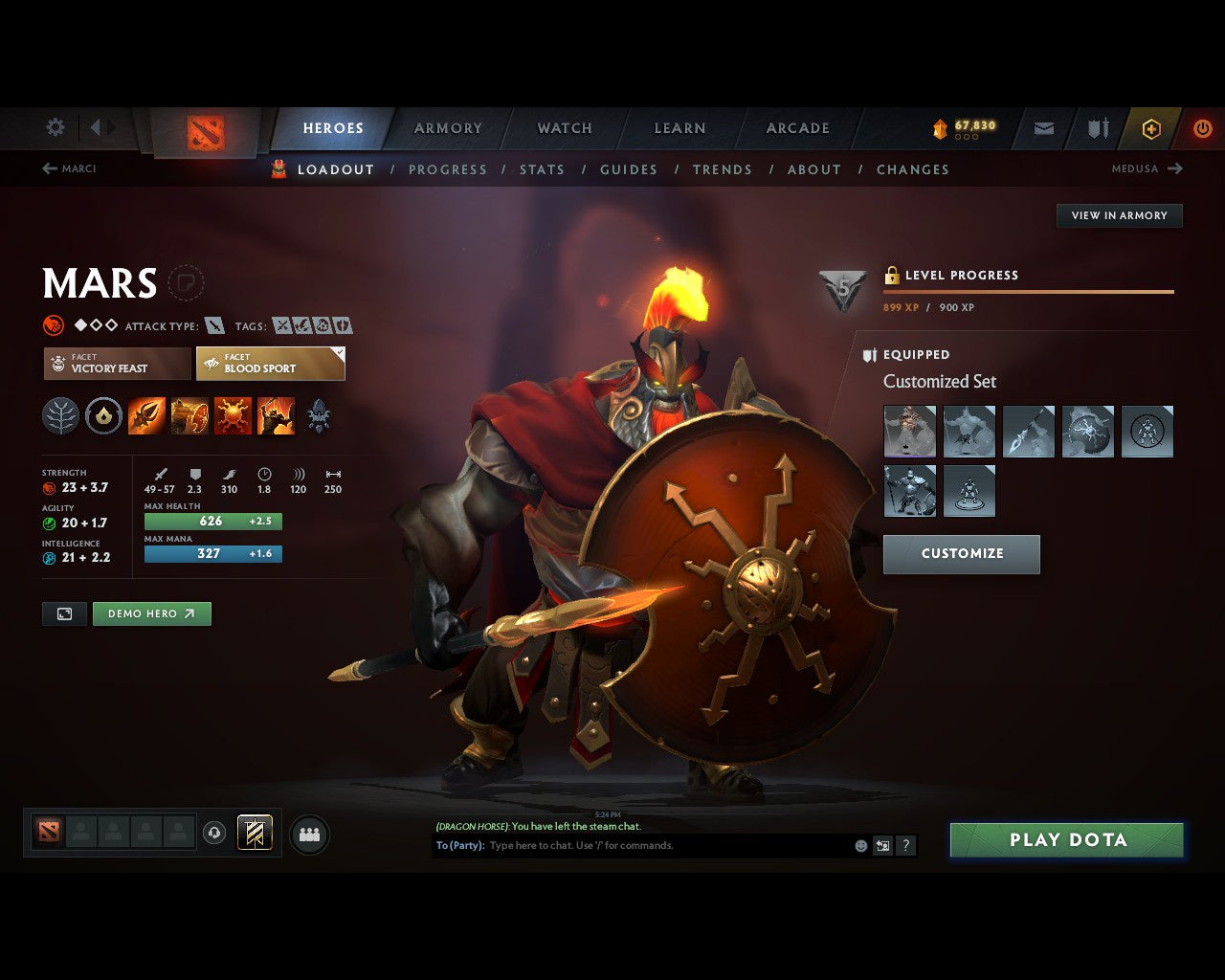Click the back arrow to Marci
Image resolution: width=1225 pixels, height=980 pixels.
pyautogui.click(x=48, y=167)
